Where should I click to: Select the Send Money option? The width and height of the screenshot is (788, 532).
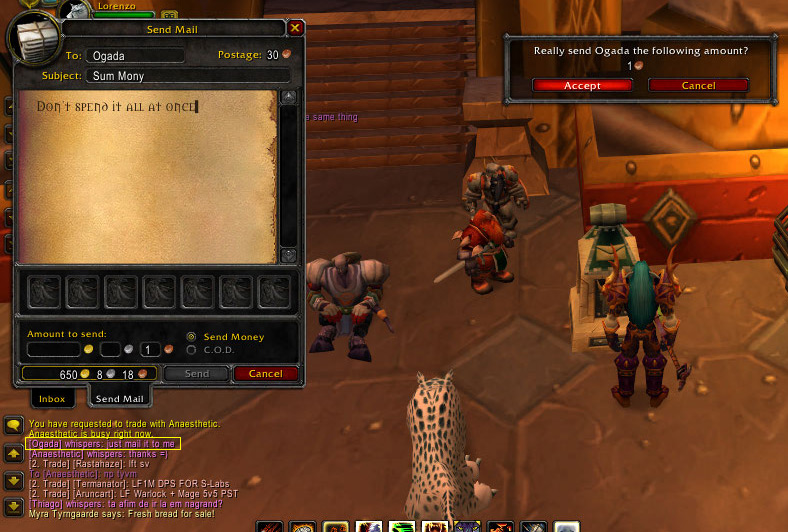point(192,337)
